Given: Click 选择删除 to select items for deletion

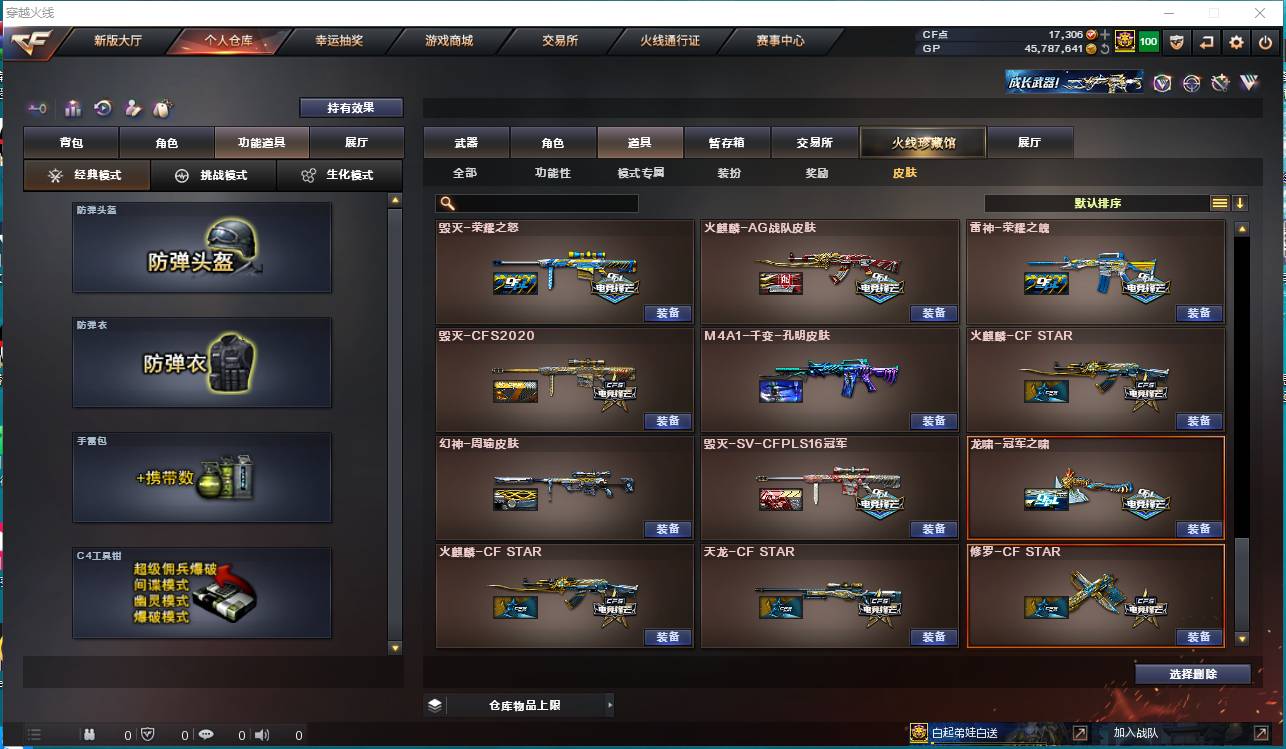Looking at the screenshot, I should pos(1192,673).
